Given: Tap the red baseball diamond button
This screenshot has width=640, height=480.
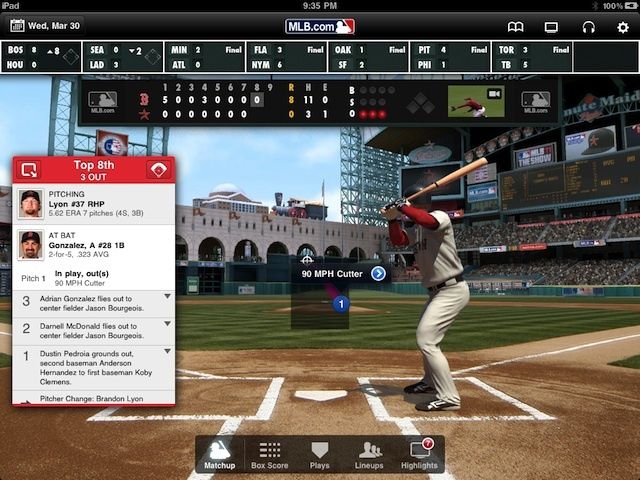Looking at the screenshot, I should point(158,169).
